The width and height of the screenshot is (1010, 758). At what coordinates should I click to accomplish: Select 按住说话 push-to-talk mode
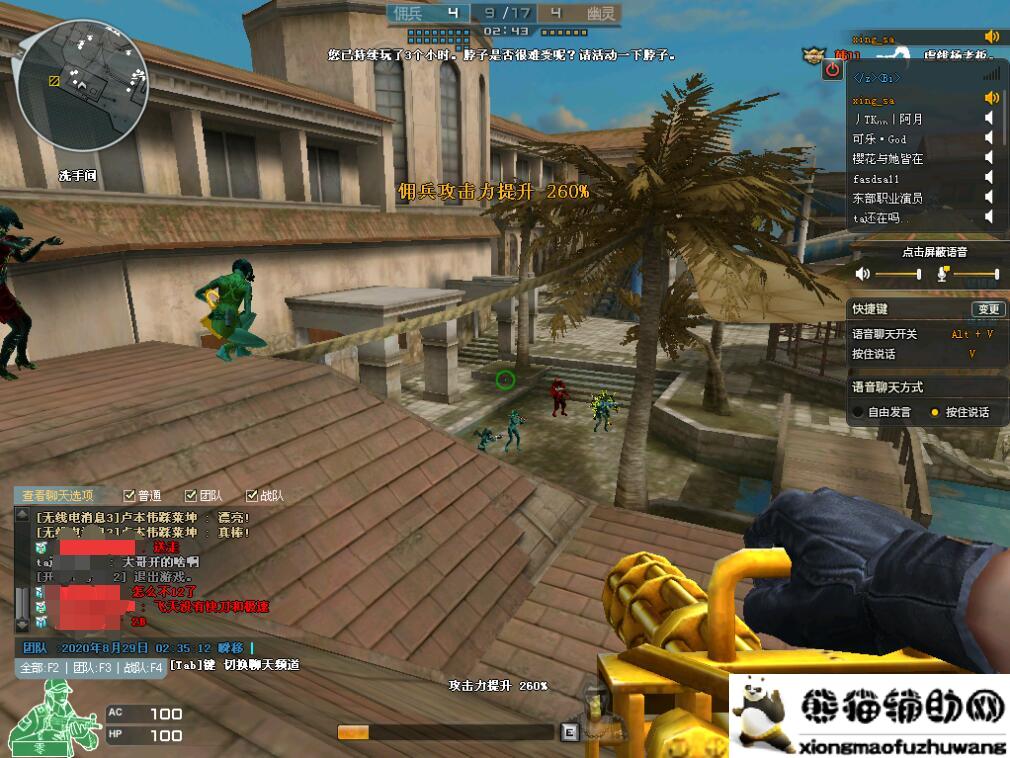tap(935, 412)
